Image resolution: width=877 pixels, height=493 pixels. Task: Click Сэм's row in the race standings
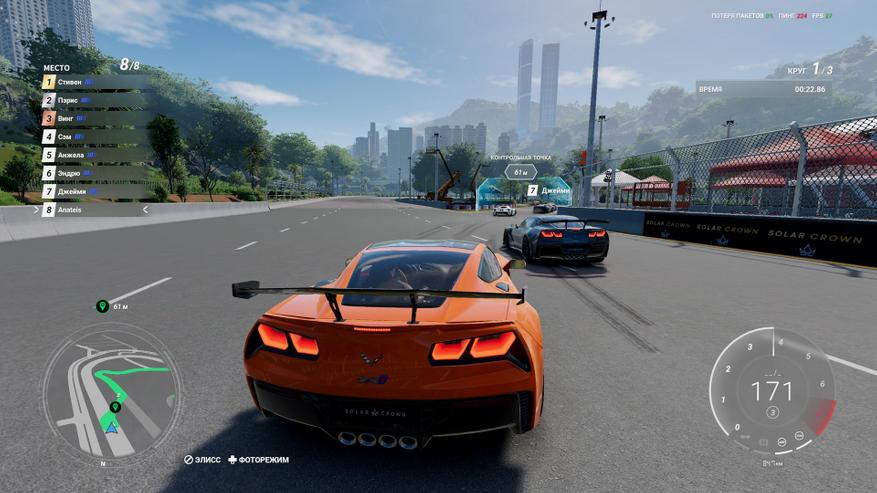[90, 136]
